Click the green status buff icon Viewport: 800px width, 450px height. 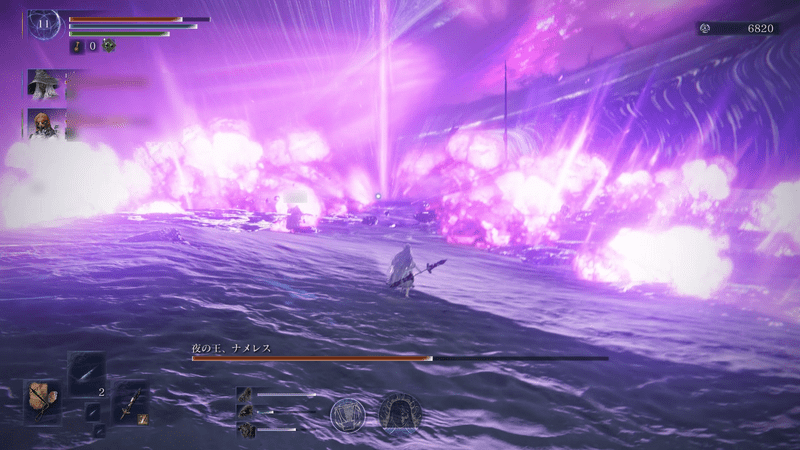click(x=109, y=45)
